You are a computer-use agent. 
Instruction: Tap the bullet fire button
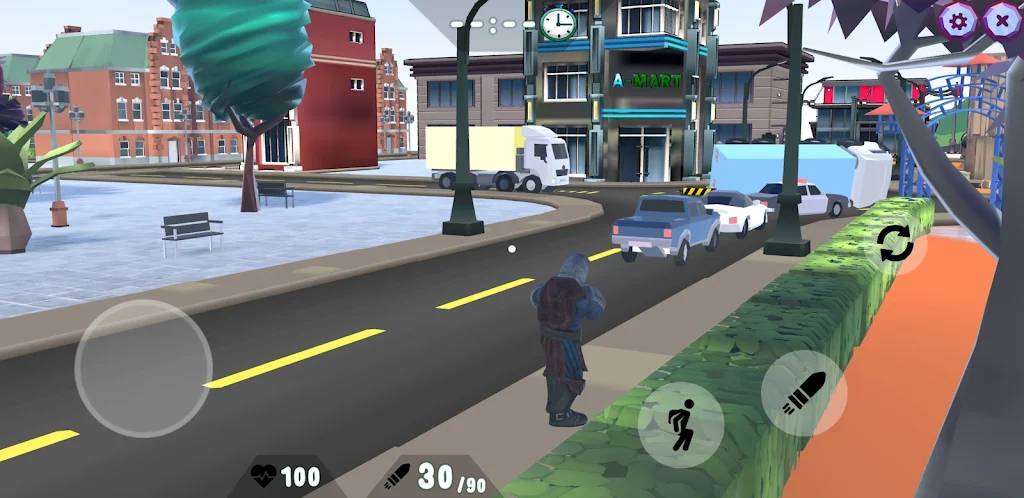[x=805, y=392]
